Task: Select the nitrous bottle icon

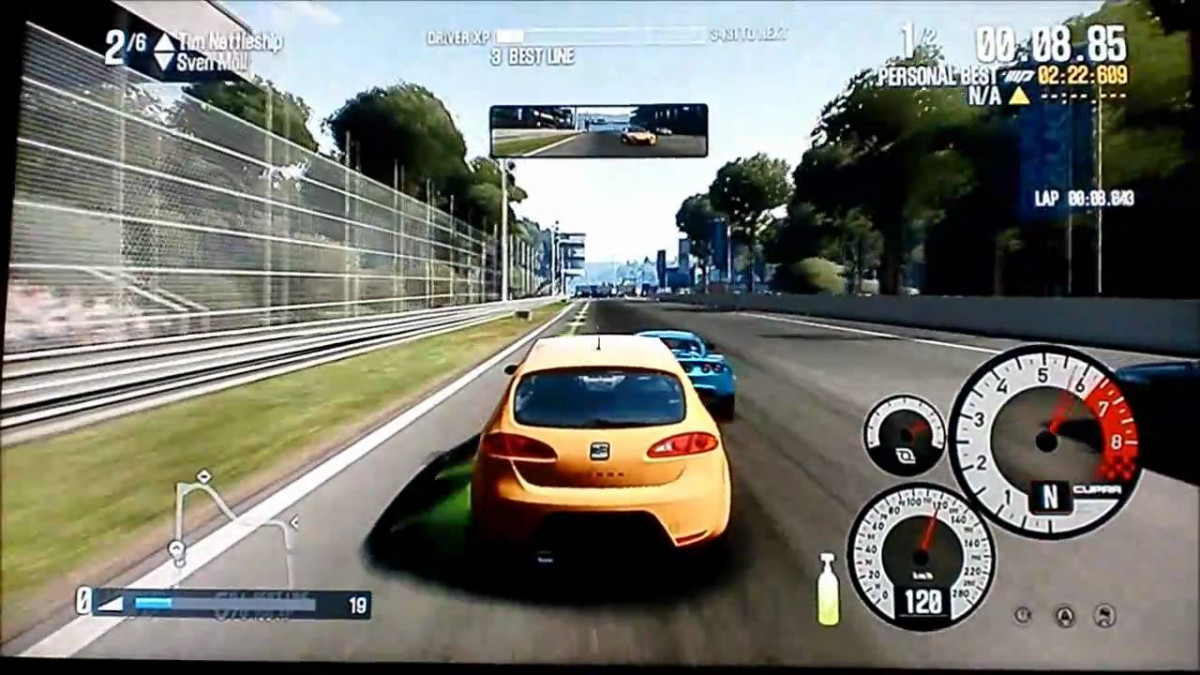Action: [x=827, y=590]
